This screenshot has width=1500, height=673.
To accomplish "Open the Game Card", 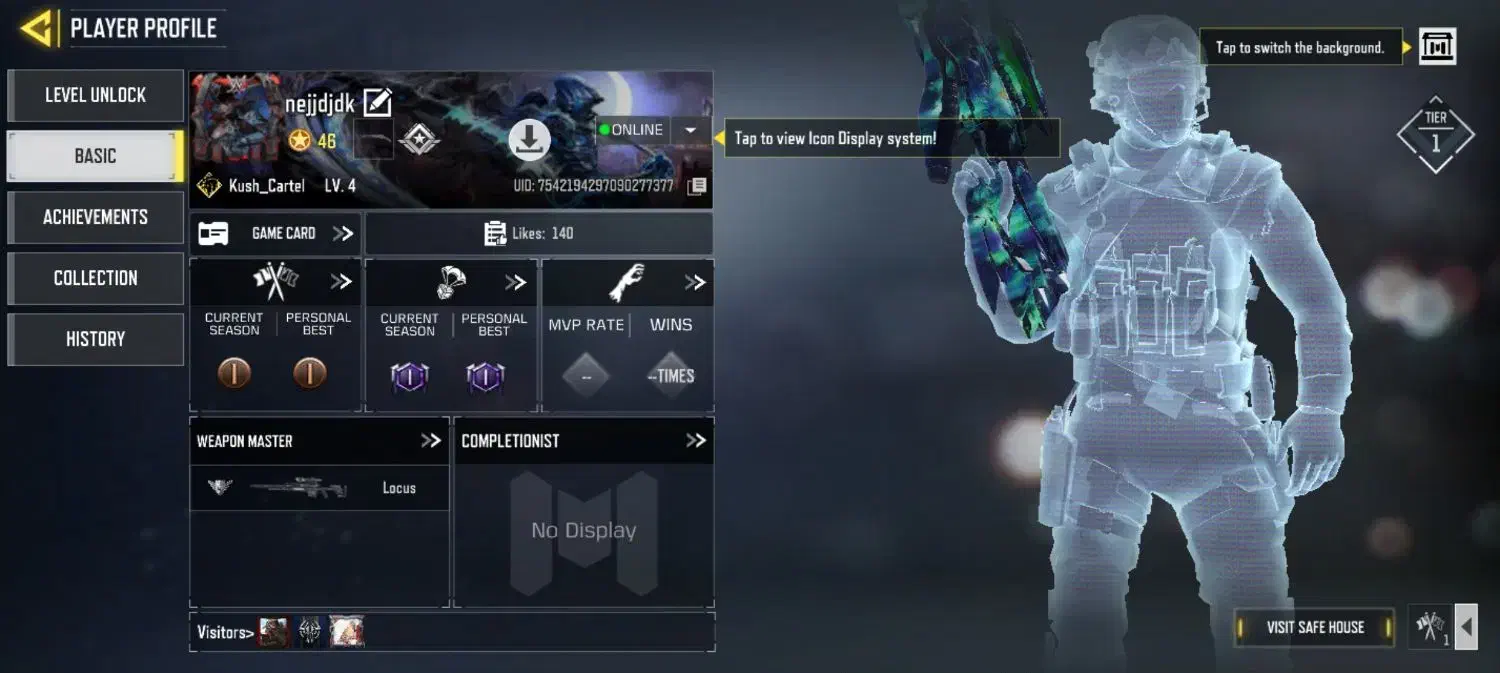I will pyautogui.click(x=276, y=233).
